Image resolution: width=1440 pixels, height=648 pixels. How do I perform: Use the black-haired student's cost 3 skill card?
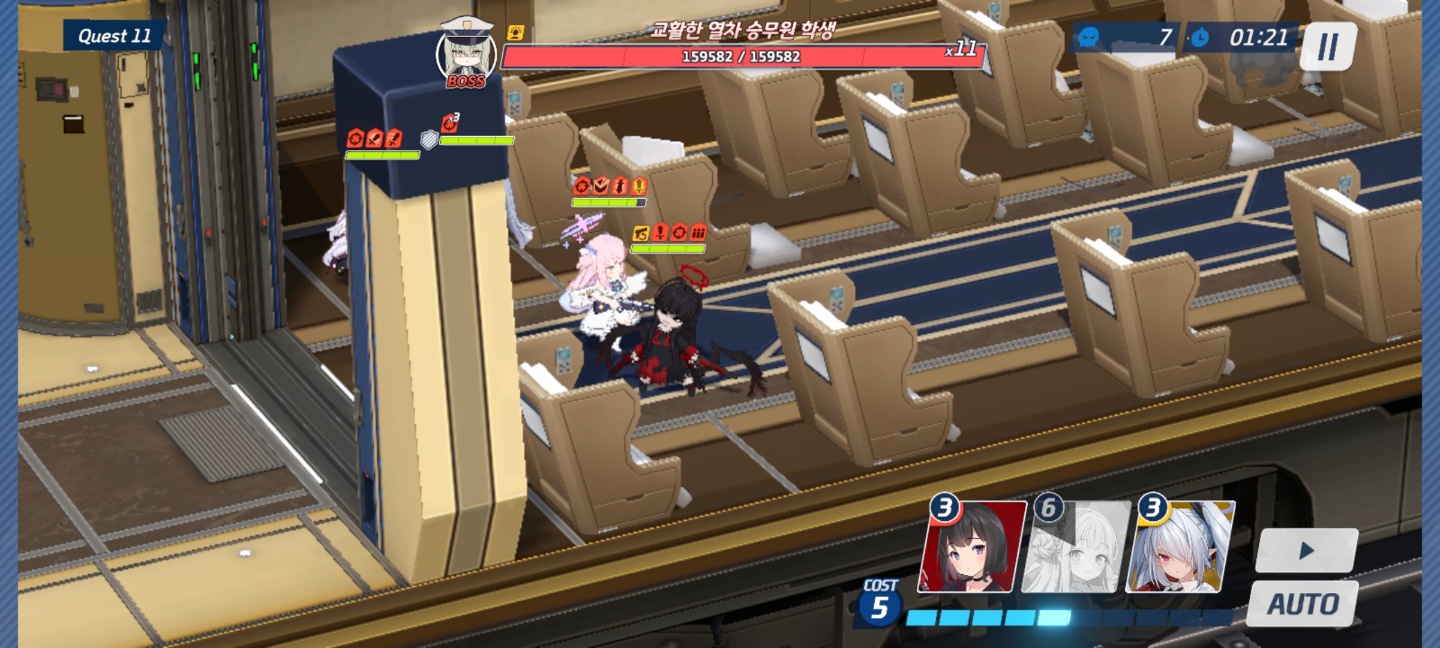(970, 549)
